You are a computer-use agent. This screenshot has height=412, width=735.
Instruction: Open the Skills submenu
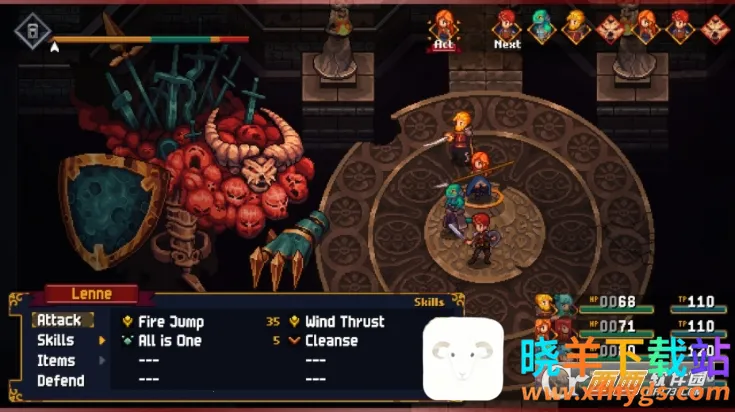pos(56,341)
